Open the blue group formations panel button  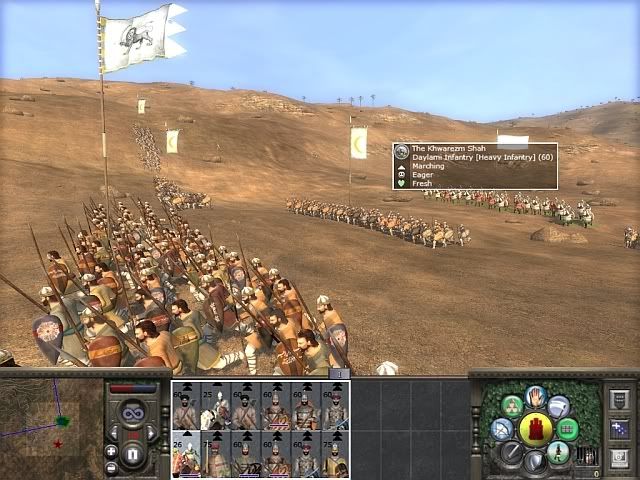pos(619,428)
